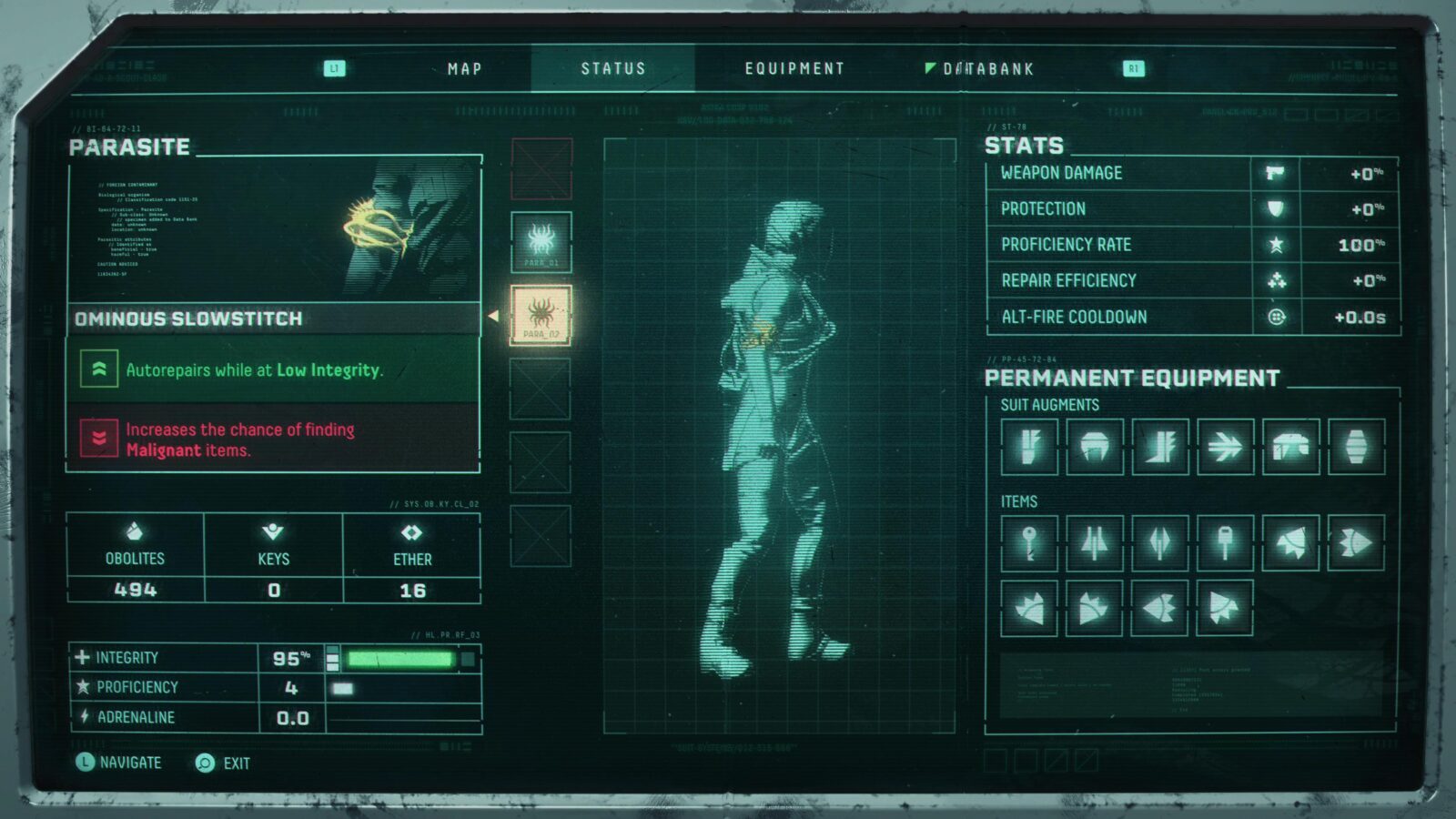This screenshot has width=1456, height=819.
Task: Click the key icon in the Items grid
Action: (1027, 543)
